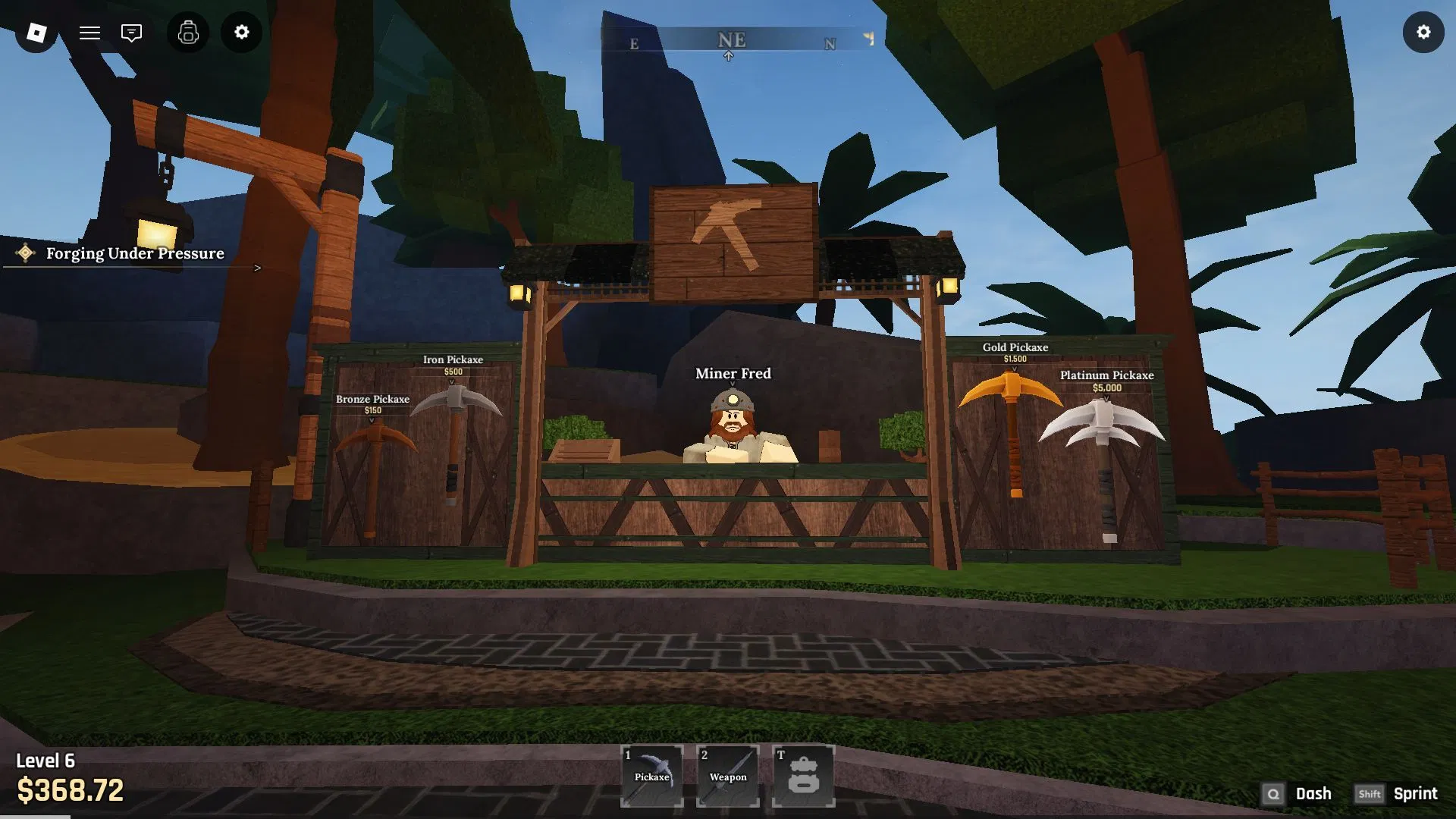
Task: Open the top-right gear settings button
Action: (1423, 33)
